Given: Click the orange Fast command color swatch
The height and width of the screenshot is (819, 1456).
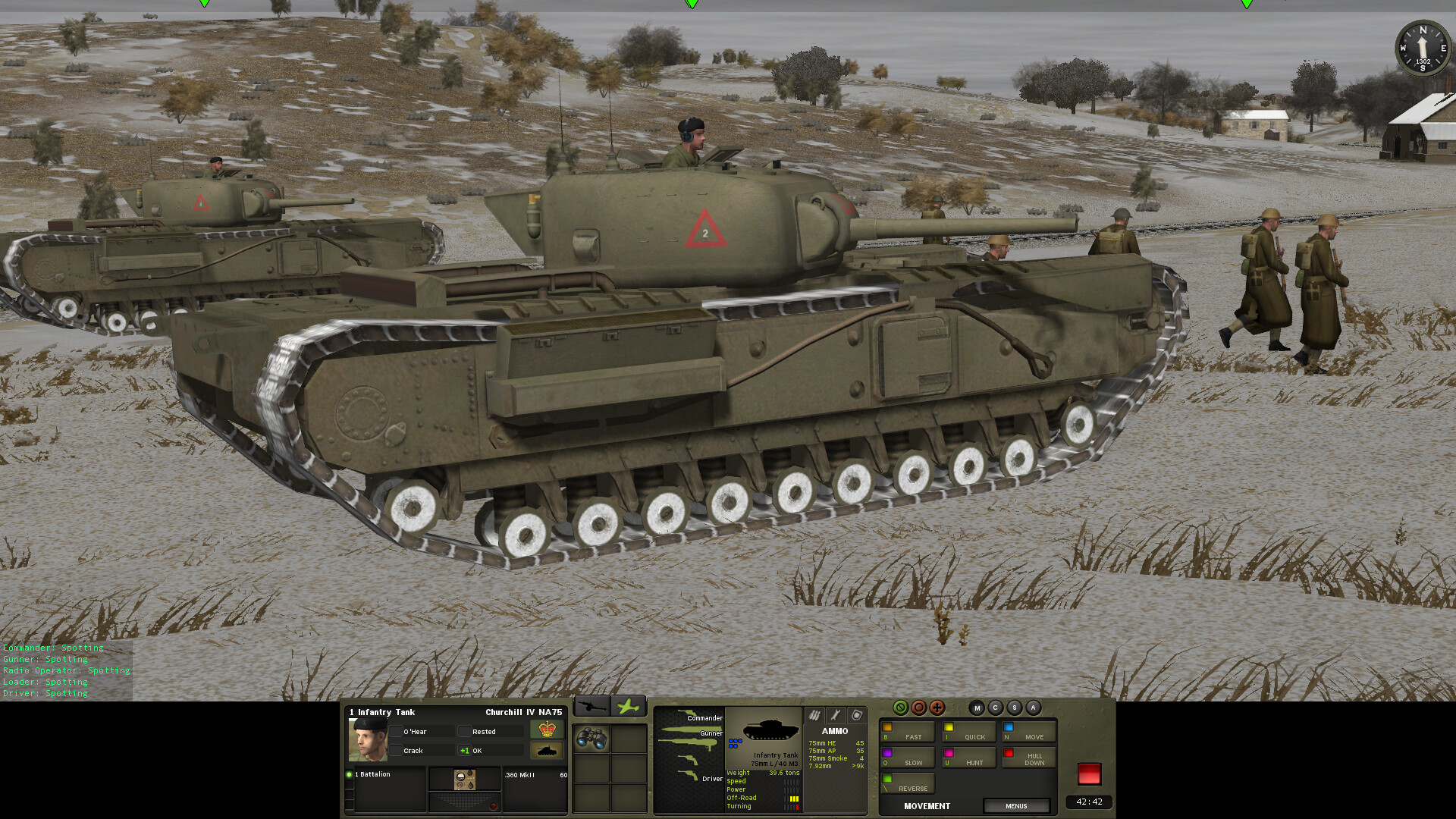Looking at the screenshot, I should pyautogui.click(x=886, y=726).
